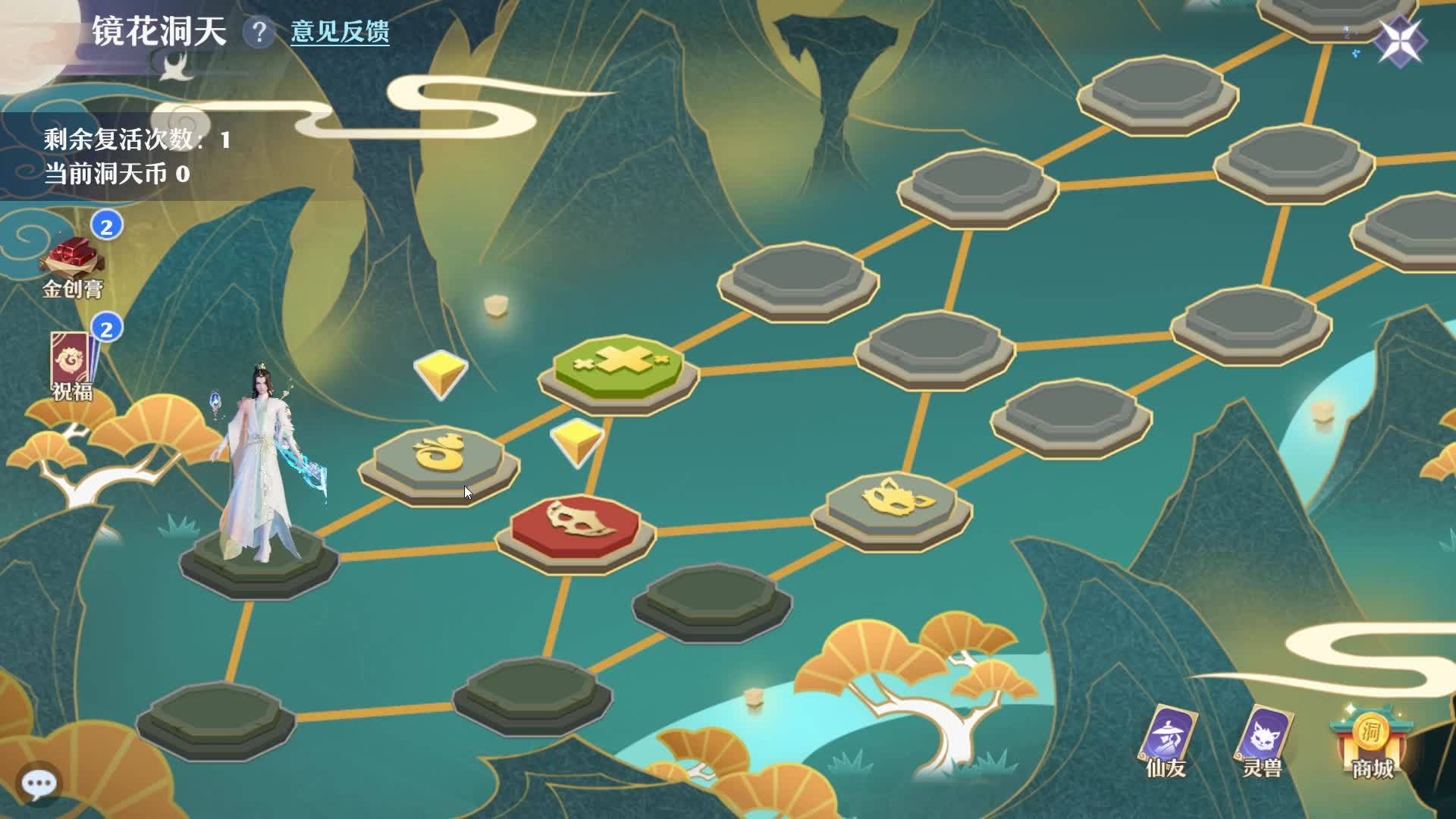
Task: Collect the gem above the red mask node
Action: (578, 442)
